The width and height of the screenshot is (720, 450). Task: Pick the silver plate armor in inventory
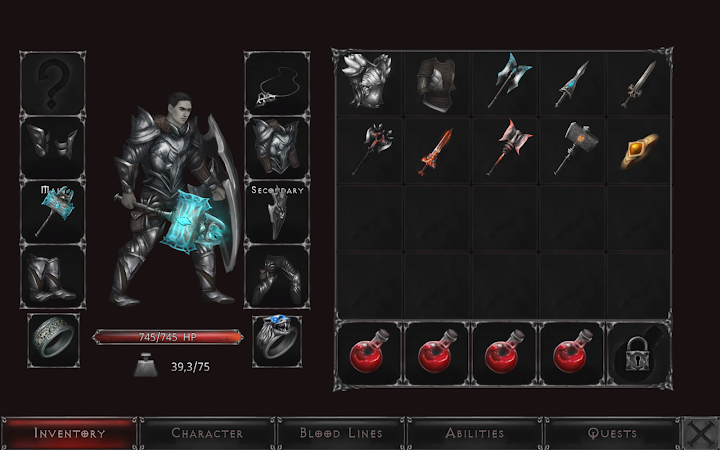coord(369,82)
